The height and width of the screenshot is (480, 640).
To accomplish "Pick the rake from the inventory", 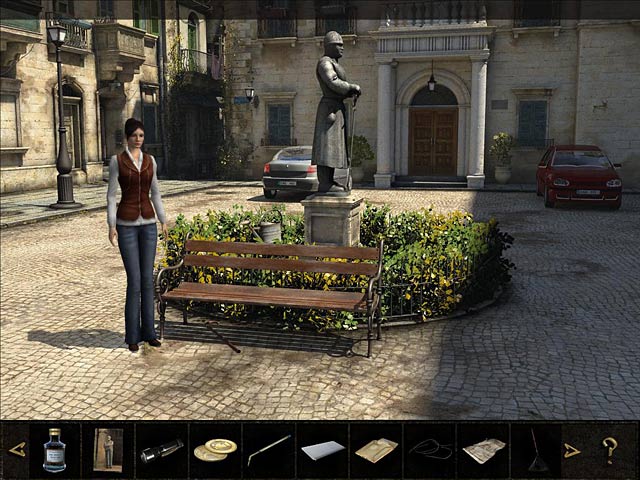I will [x=536, y=450].
